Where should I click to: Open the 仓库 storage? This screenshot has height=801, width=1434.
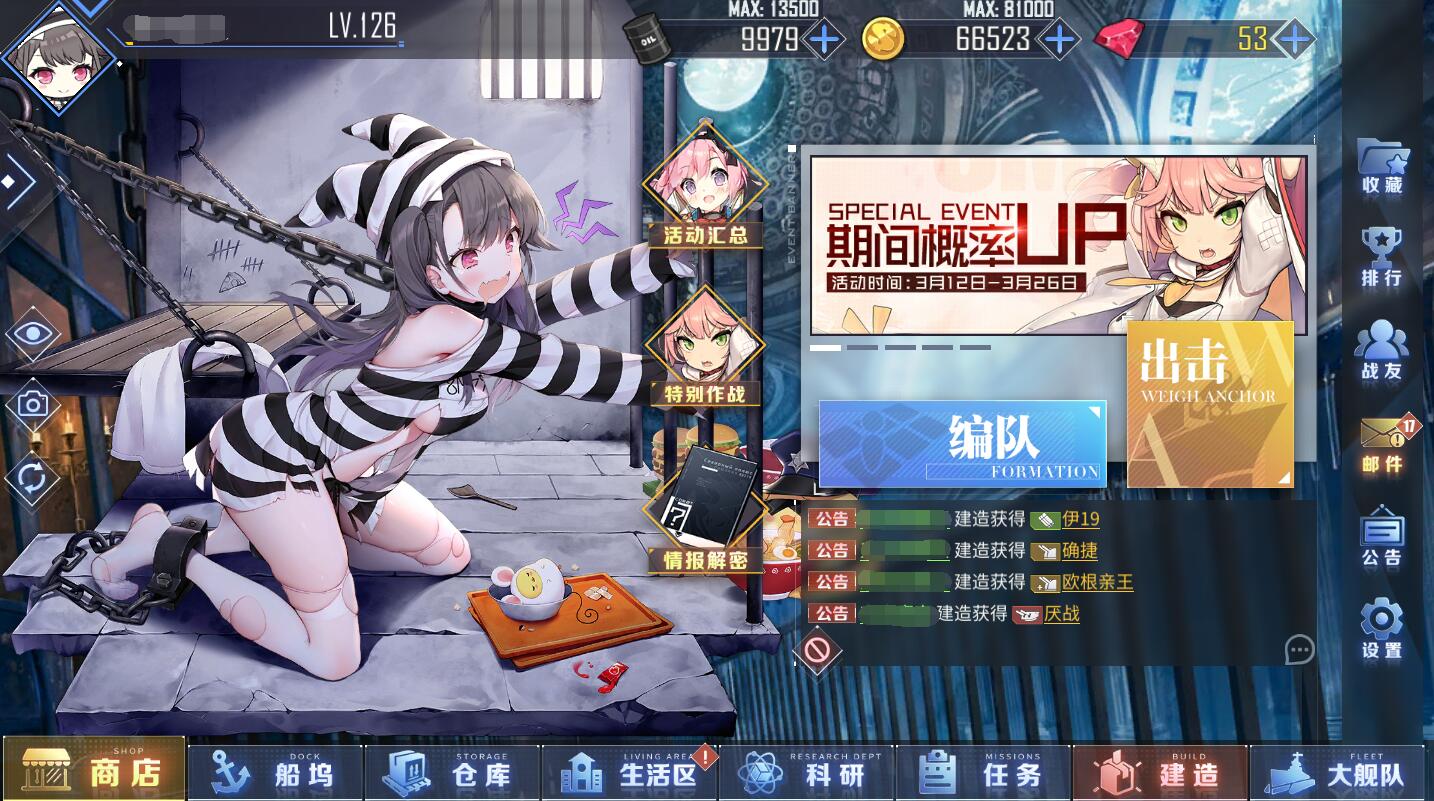(452, 772)
